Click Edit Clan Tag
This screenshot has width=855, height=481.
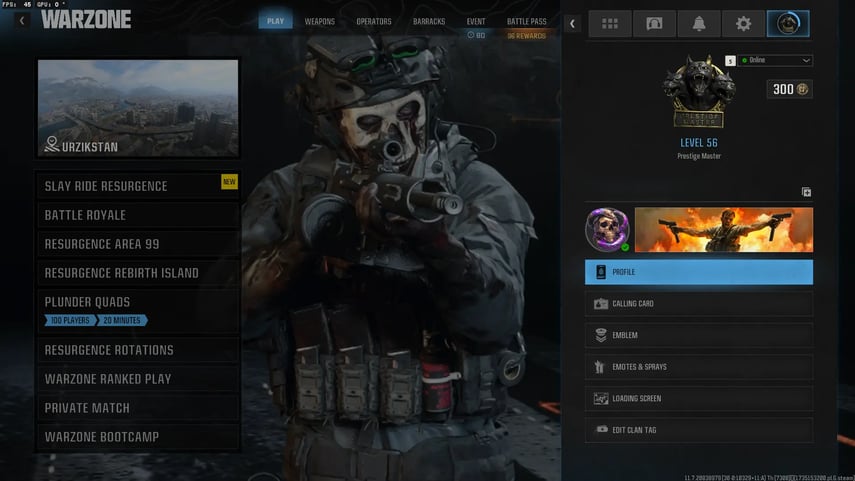[x=699, y=430]
